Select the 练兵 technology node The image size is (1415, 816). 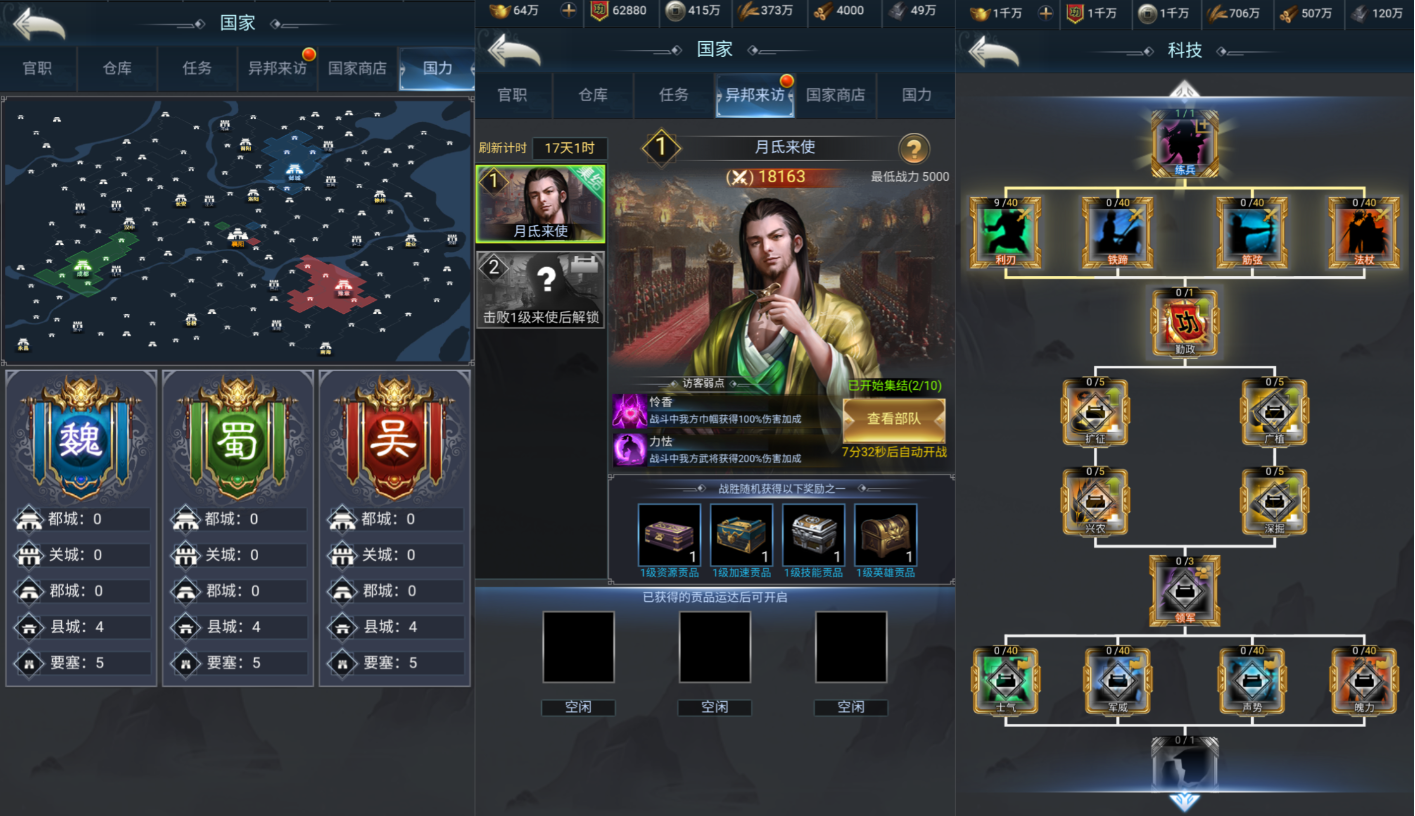point(1185,142)
